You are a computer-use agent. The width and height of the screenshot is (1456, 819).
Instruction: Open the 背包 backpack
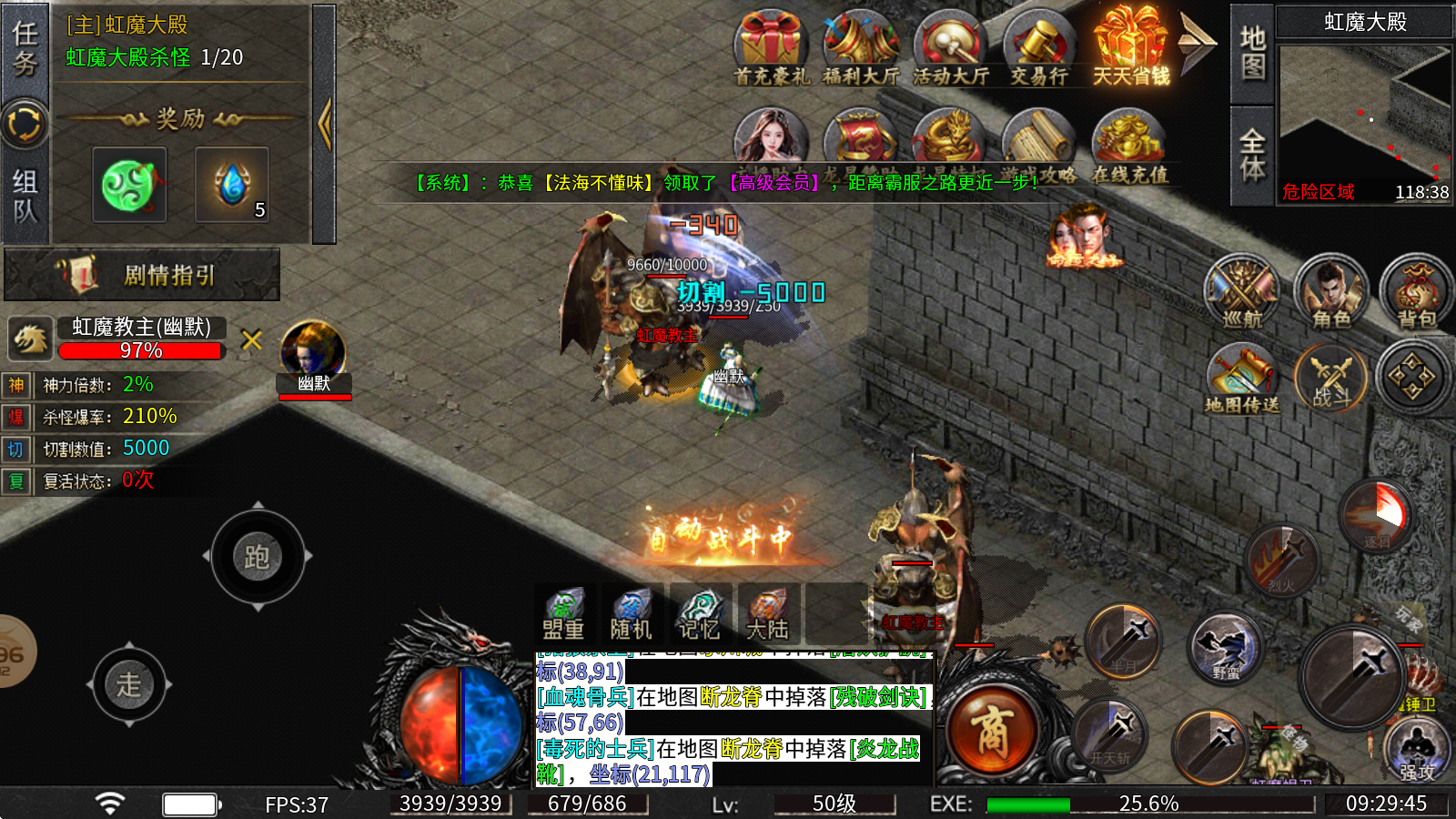point(1416,291)
